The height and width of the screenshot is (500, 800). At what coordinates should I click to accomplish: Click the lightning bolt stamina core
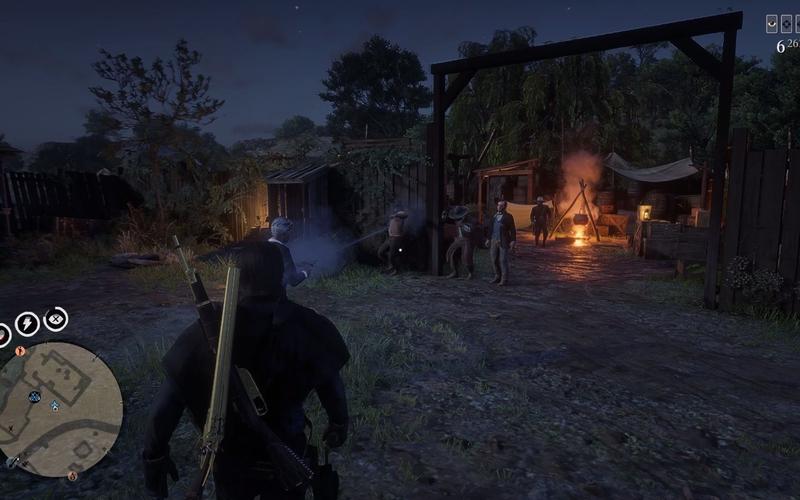27,323
